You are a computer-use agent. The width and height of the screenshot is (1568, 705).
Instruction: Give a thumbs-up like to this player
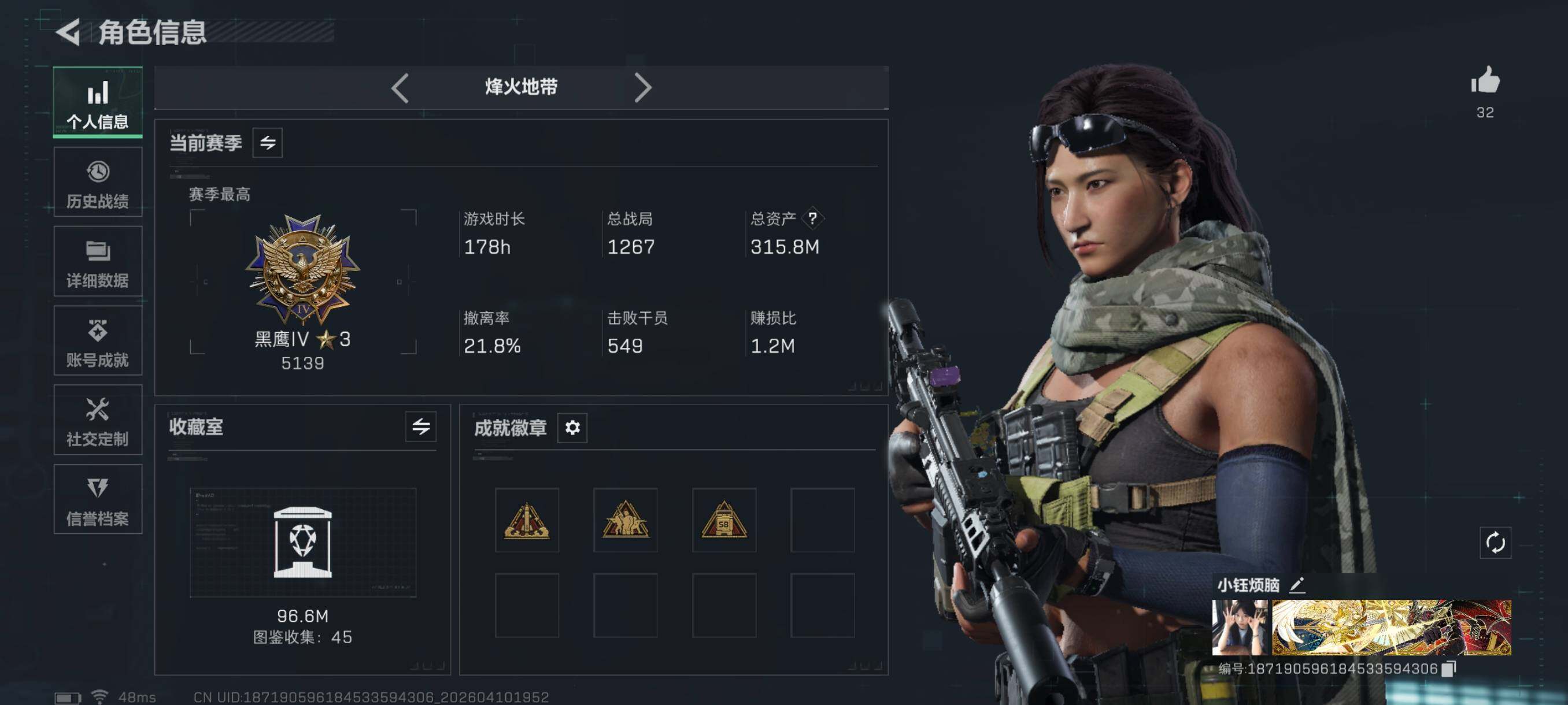tap(1485, 81)
